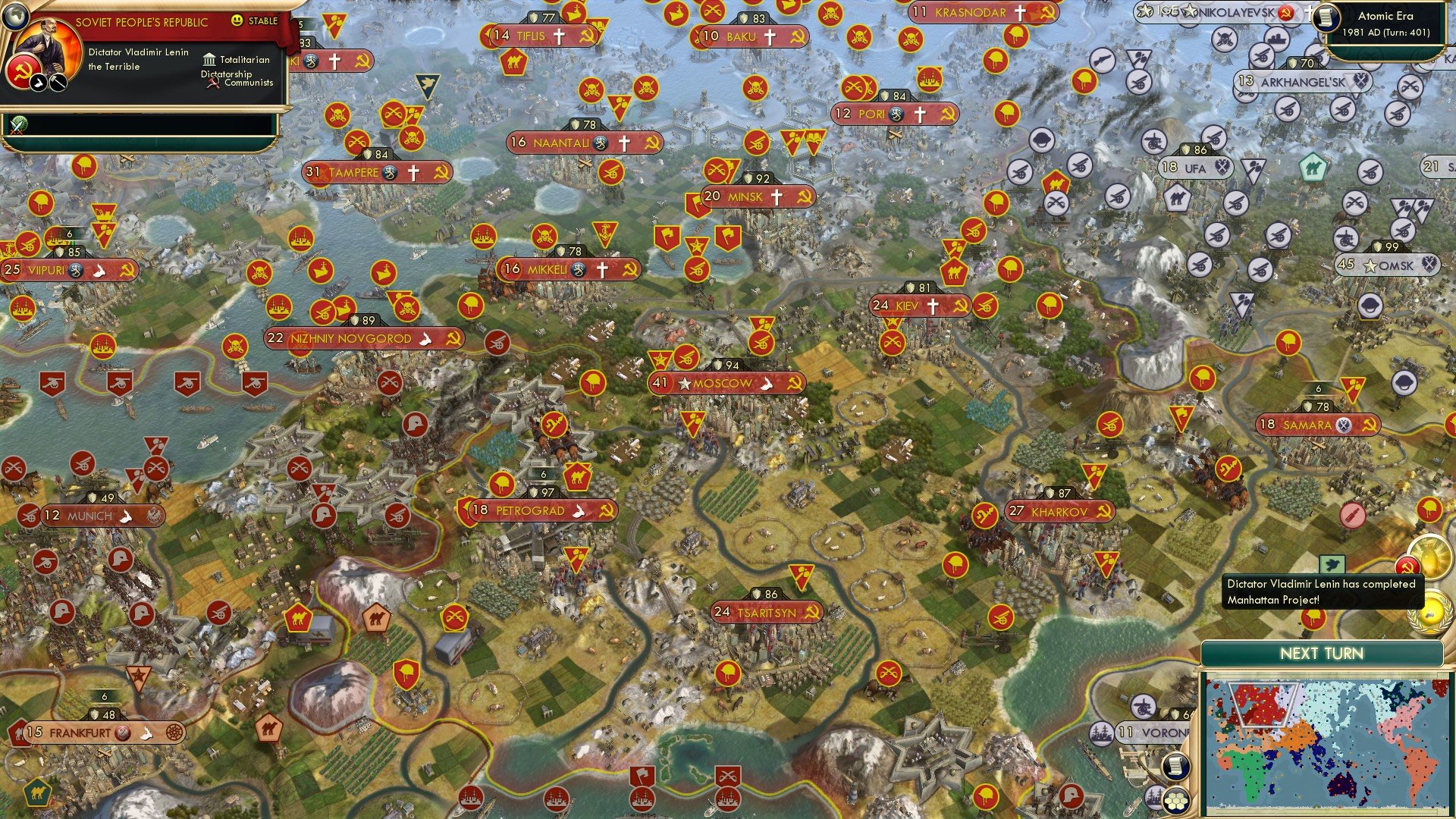This screenshot has width=1456, height=819.
Task: Toggle the hex grid icon next to the minimap
Action: pyautogui.click(x=1175, y=800)
